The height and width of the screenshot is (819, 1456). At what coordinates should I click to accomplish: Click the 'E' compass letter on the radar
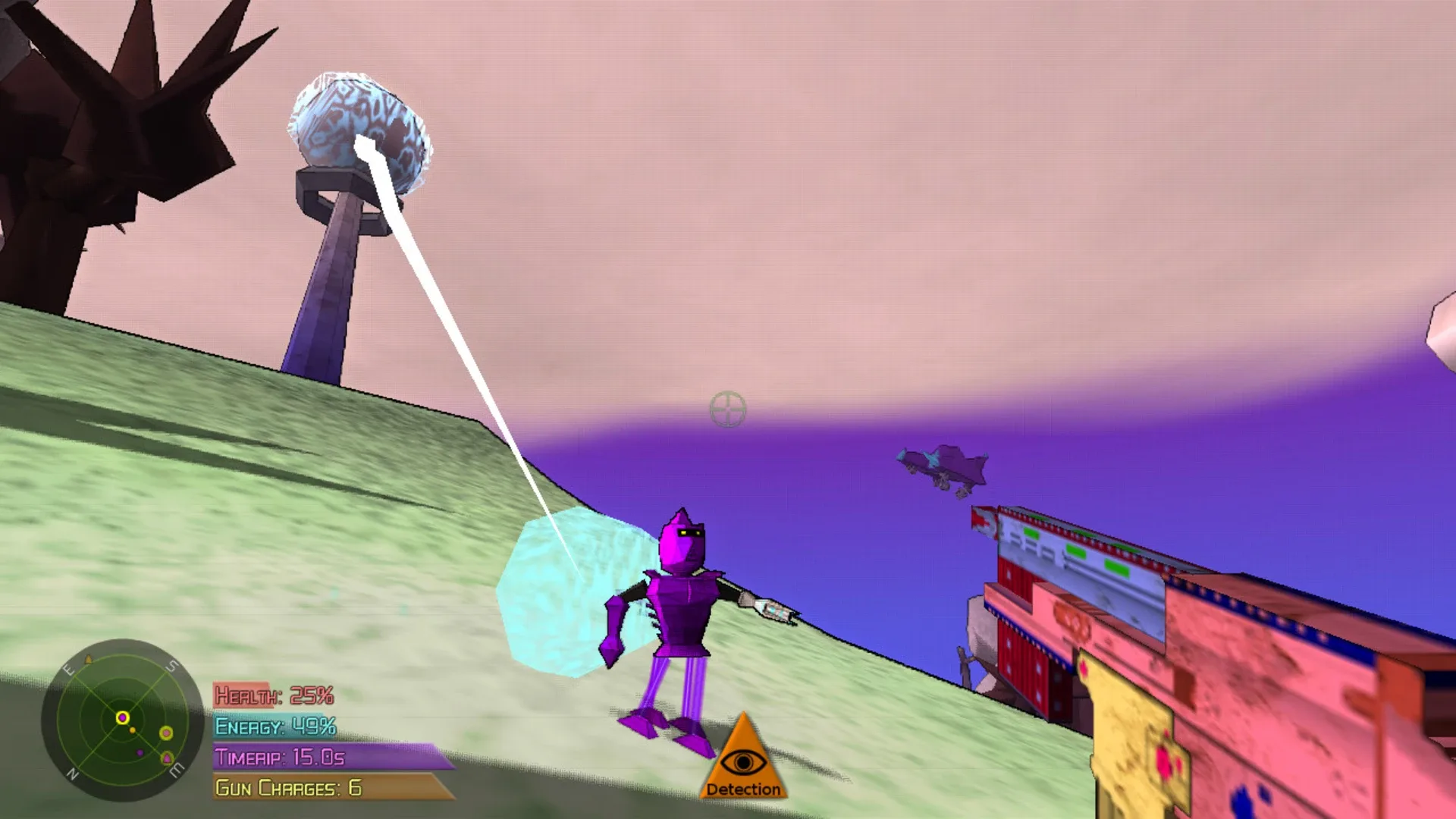[69, 668]
